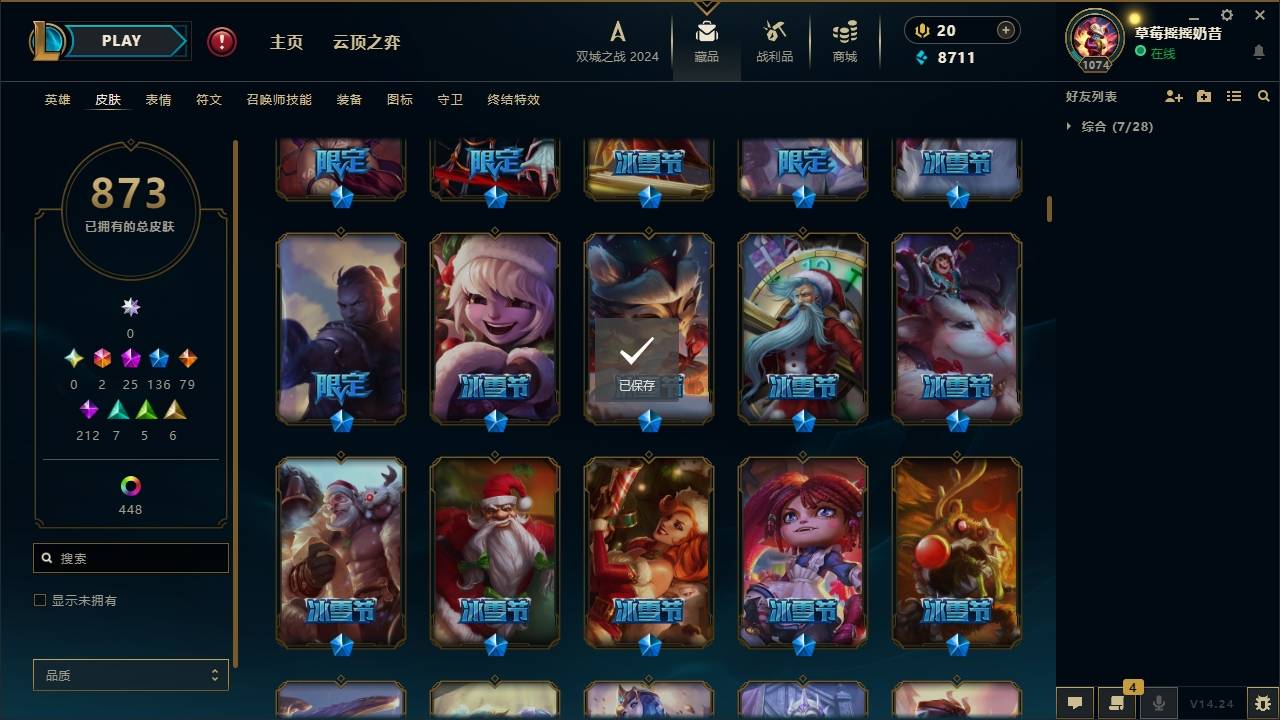1280x720 pixels.
Task: Click the 搜索 search input field
Action: pos(130,557)
